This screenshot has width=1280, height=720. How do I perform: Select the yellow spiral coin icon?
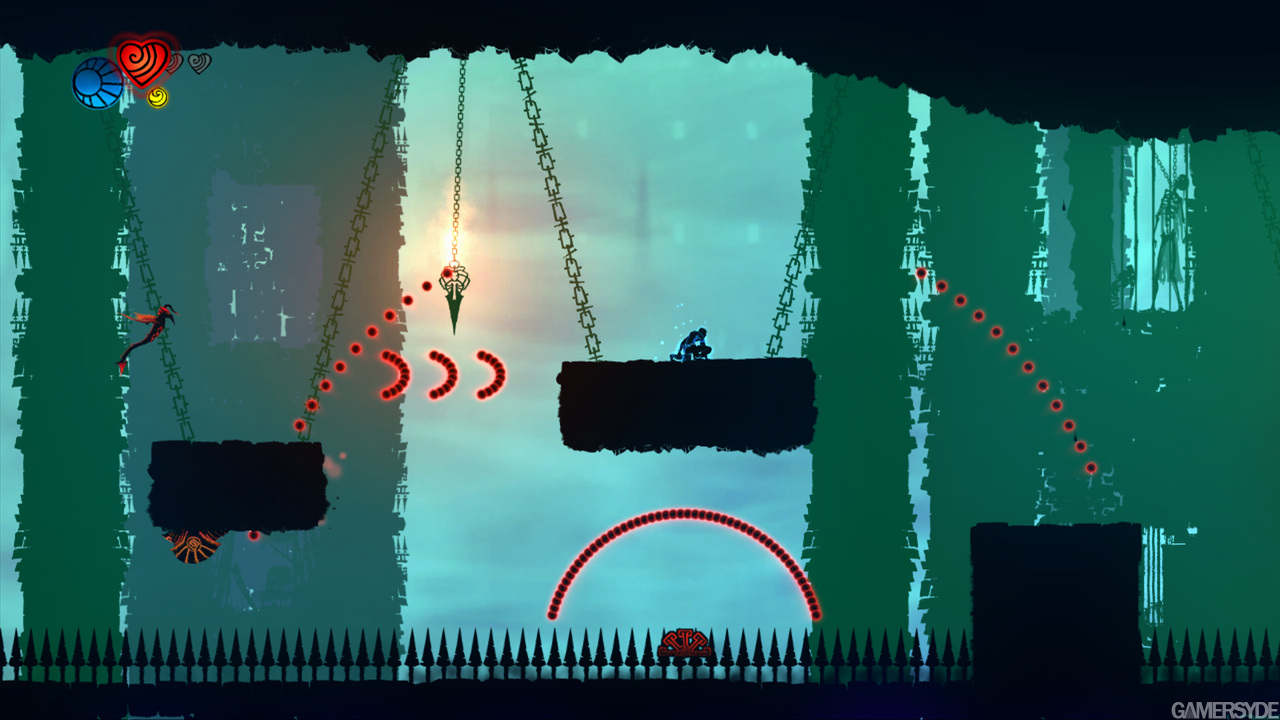[x=157, y=97]
